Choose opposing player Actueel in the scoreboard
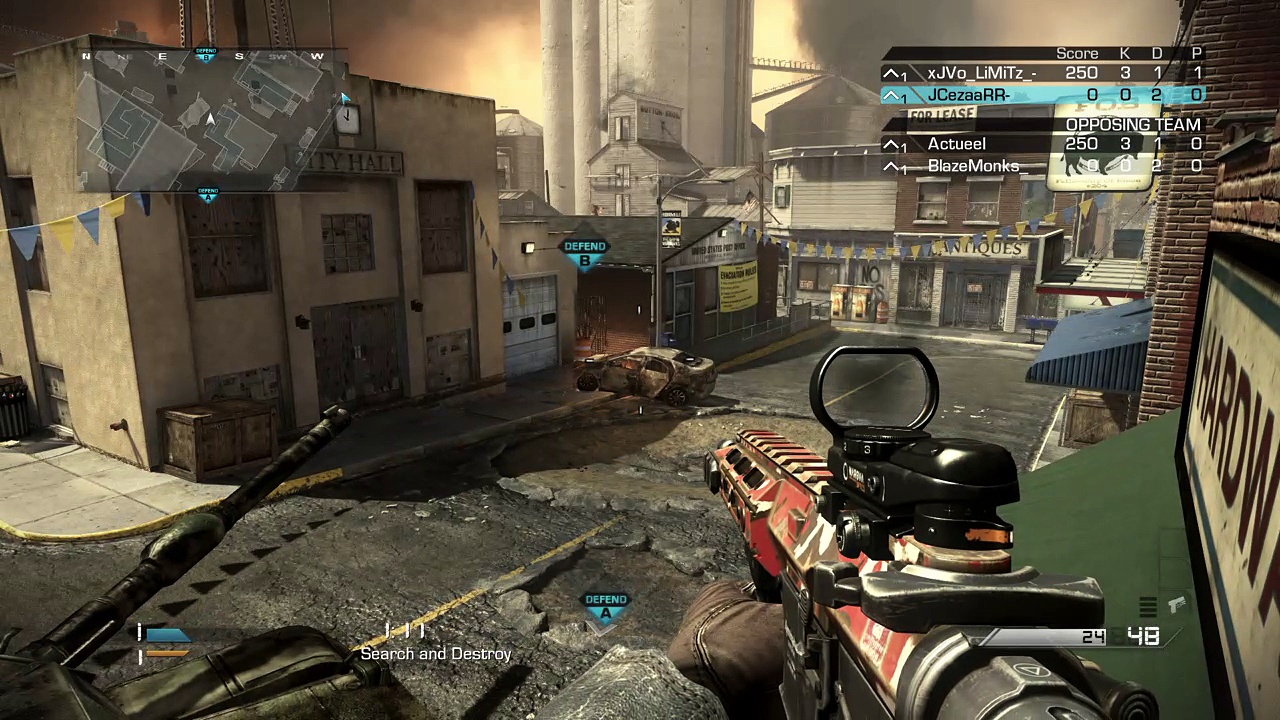 [956, 144]
